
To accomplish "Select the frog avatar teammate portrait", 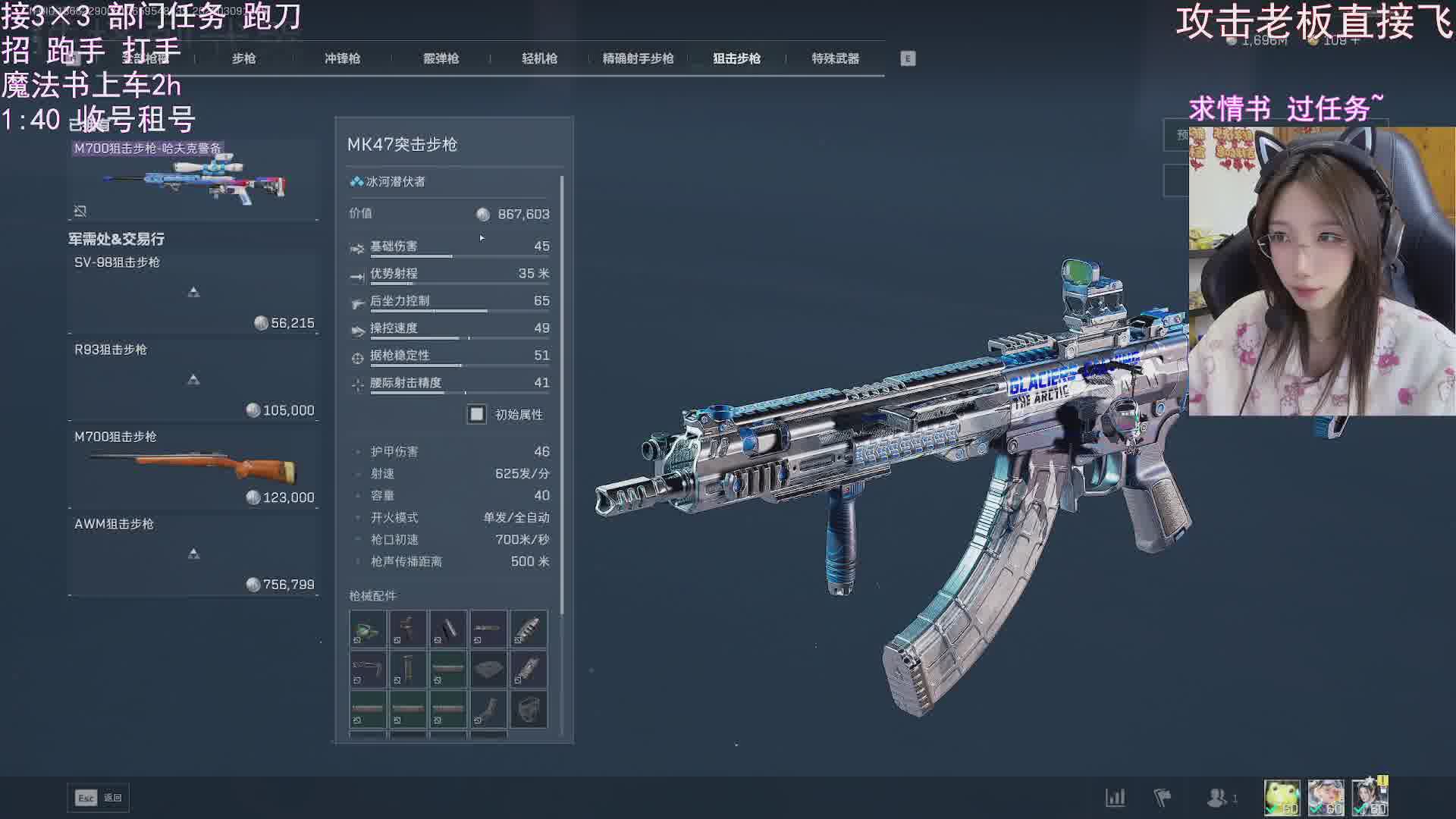I will (x=1282, y=798).
